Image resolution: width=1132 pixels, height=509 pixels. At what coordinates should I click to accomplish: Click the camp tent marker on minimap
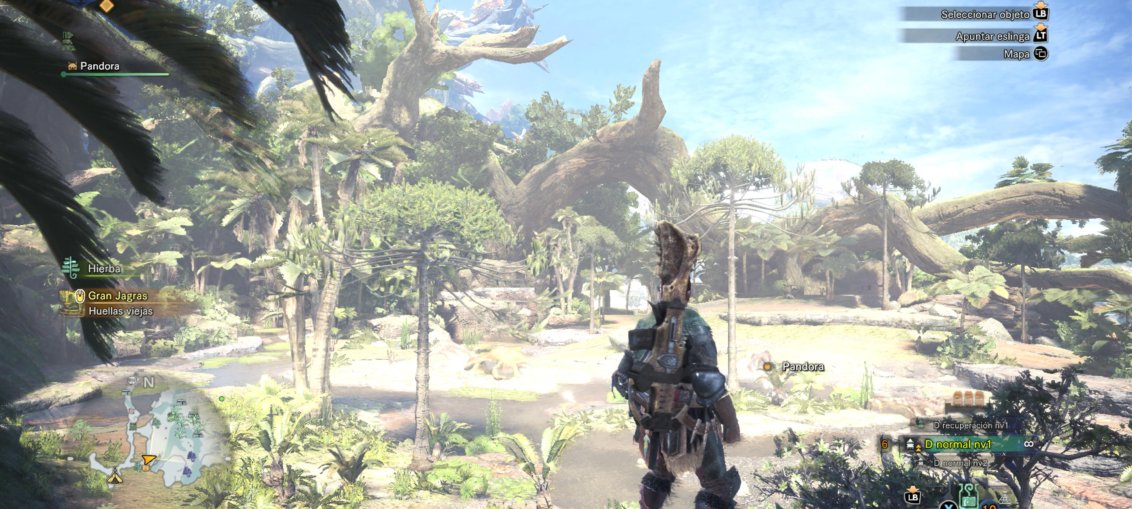116,478
